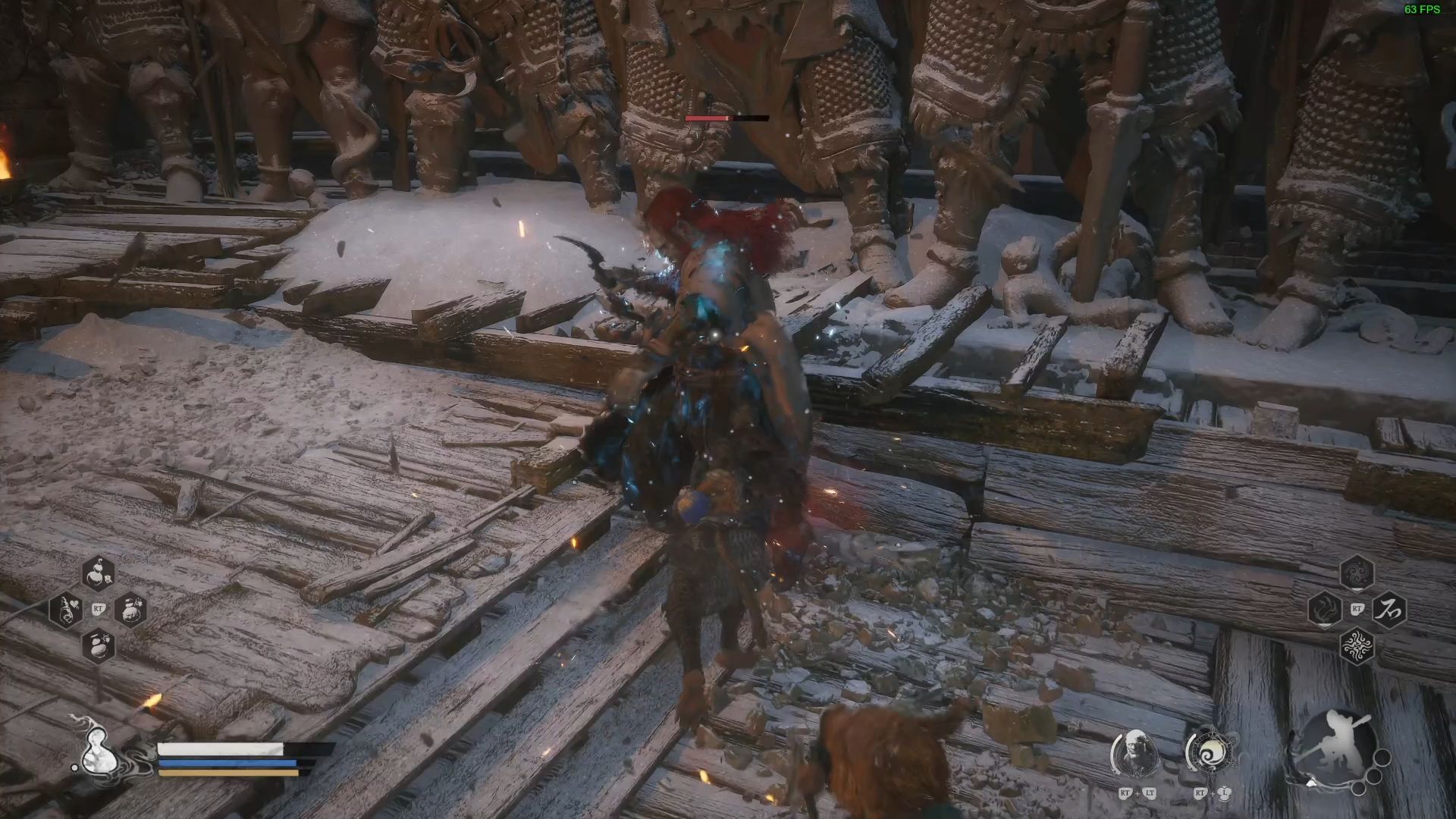The image size is (1456, 819).
Task: Select the top gourd medicine quick slot
Action: click(x=98, y=573)
